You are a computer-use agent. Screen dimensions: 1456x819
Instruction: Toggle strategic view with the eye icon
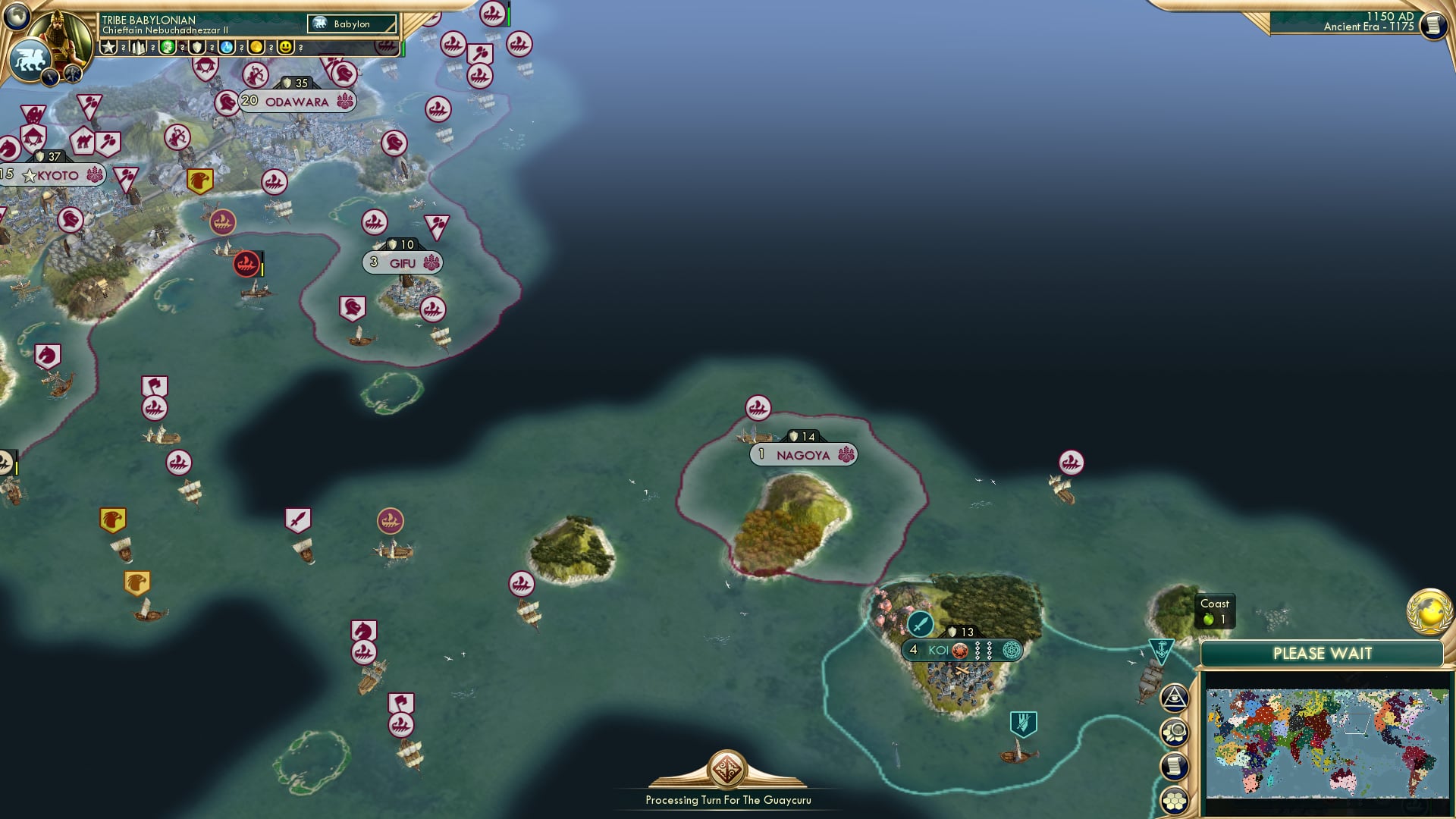[x=1175, y=695]
